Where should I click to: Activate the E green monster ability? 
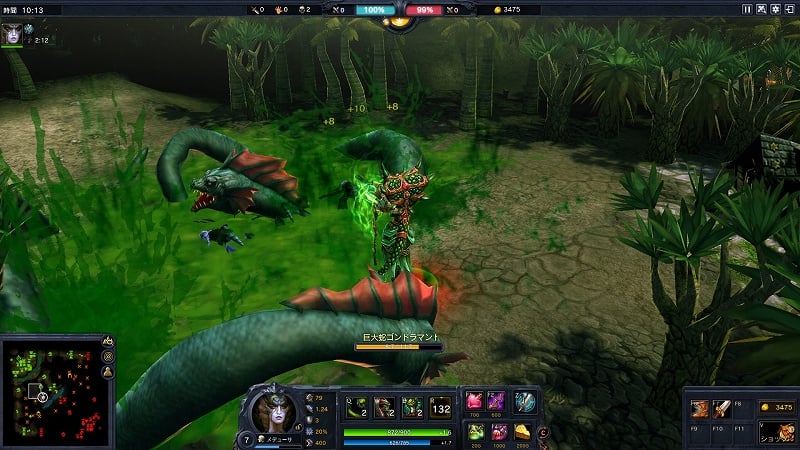pos(412,406)
